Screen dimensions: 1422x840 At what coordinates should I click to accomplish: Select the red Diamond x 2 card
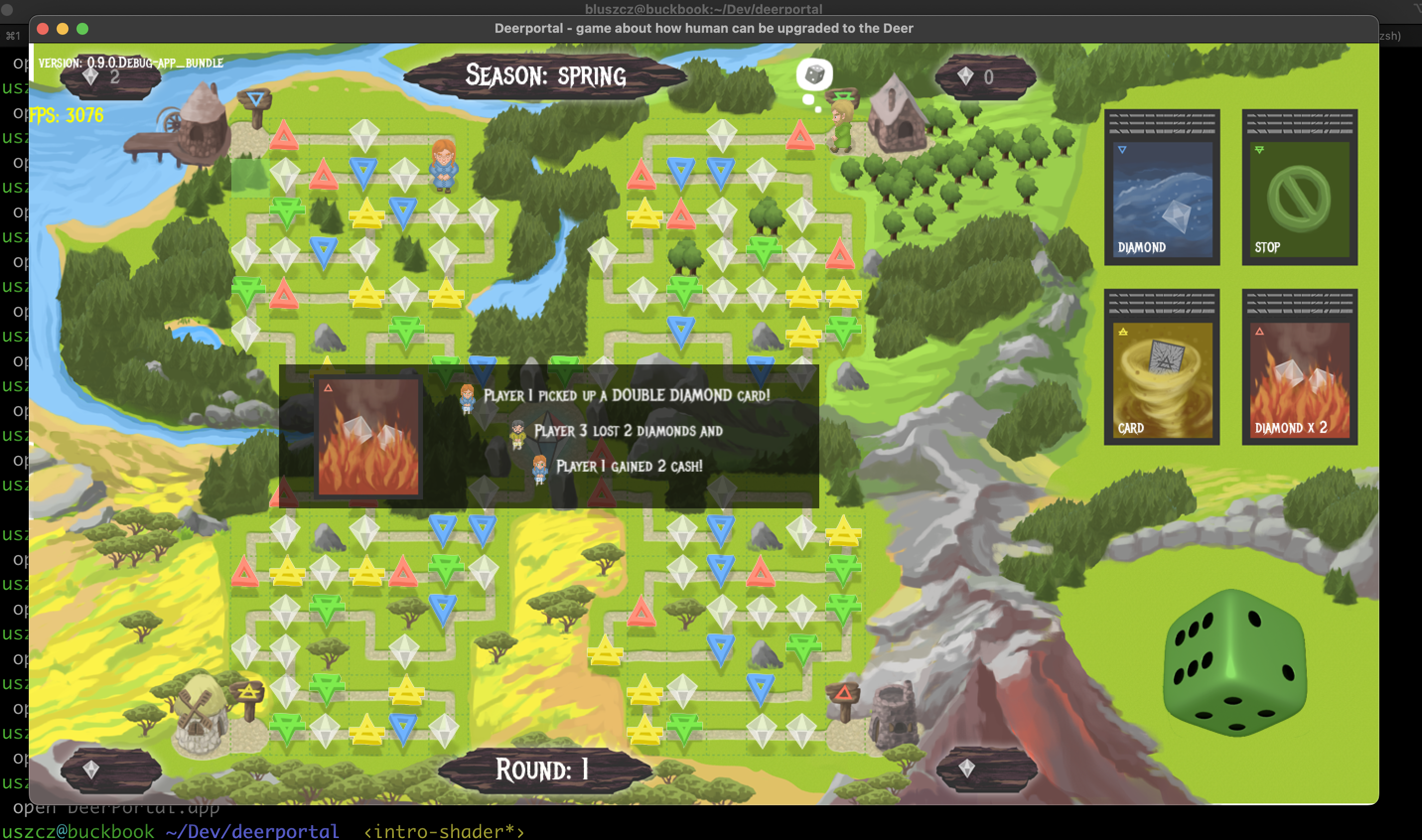(x=1299, y=368)
